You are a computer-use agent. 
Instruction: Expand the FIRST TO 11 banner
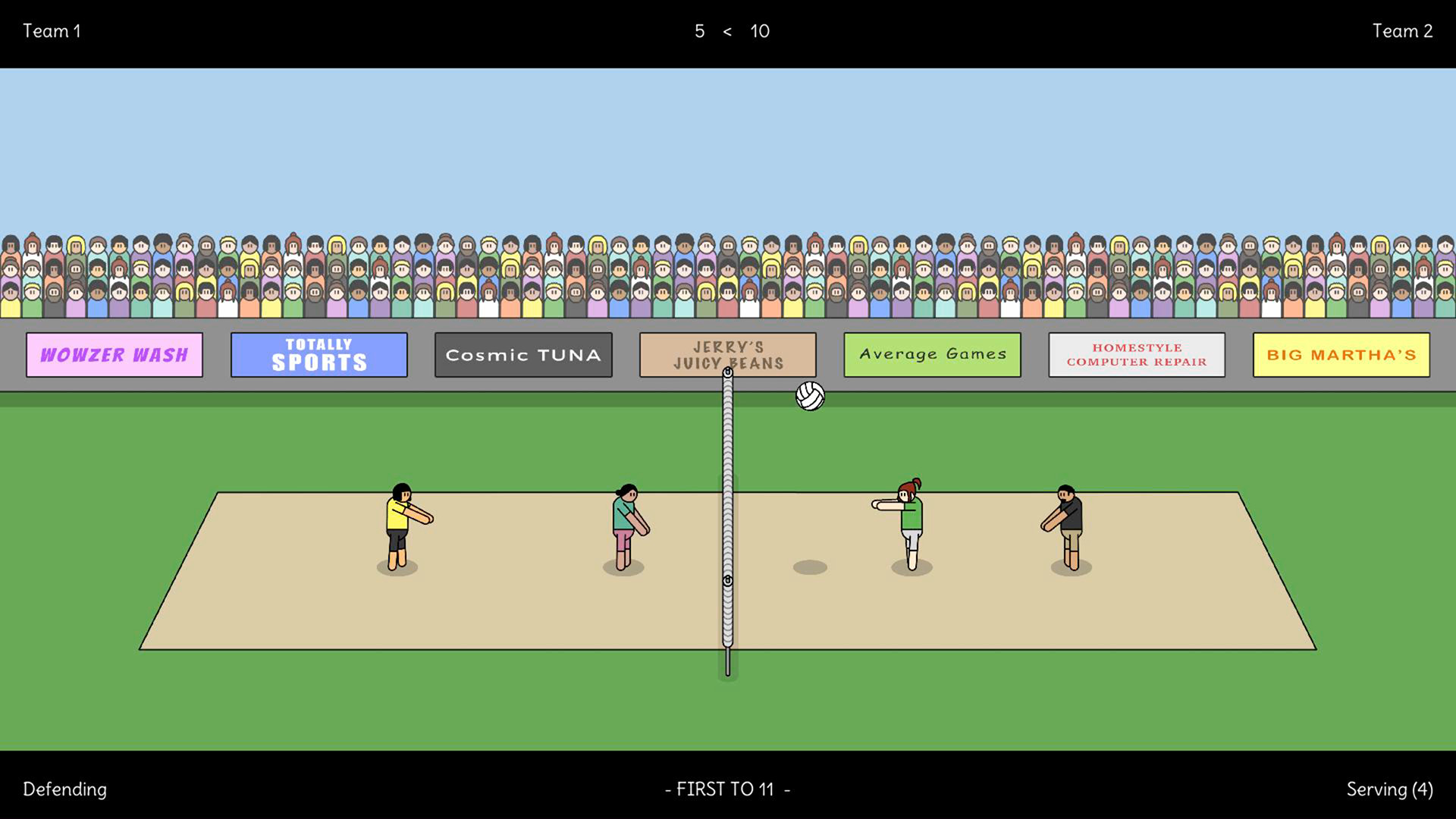pos(727,789)
